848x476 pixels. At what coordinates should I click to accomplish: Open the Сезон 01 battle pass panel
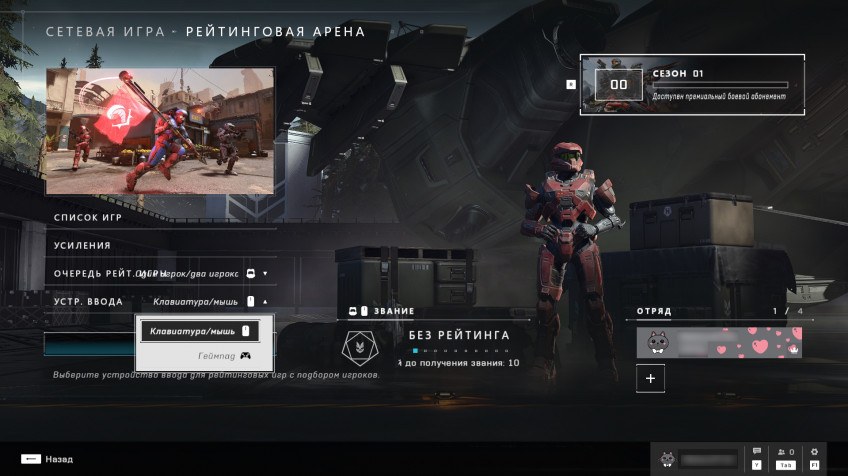[691, 84]
